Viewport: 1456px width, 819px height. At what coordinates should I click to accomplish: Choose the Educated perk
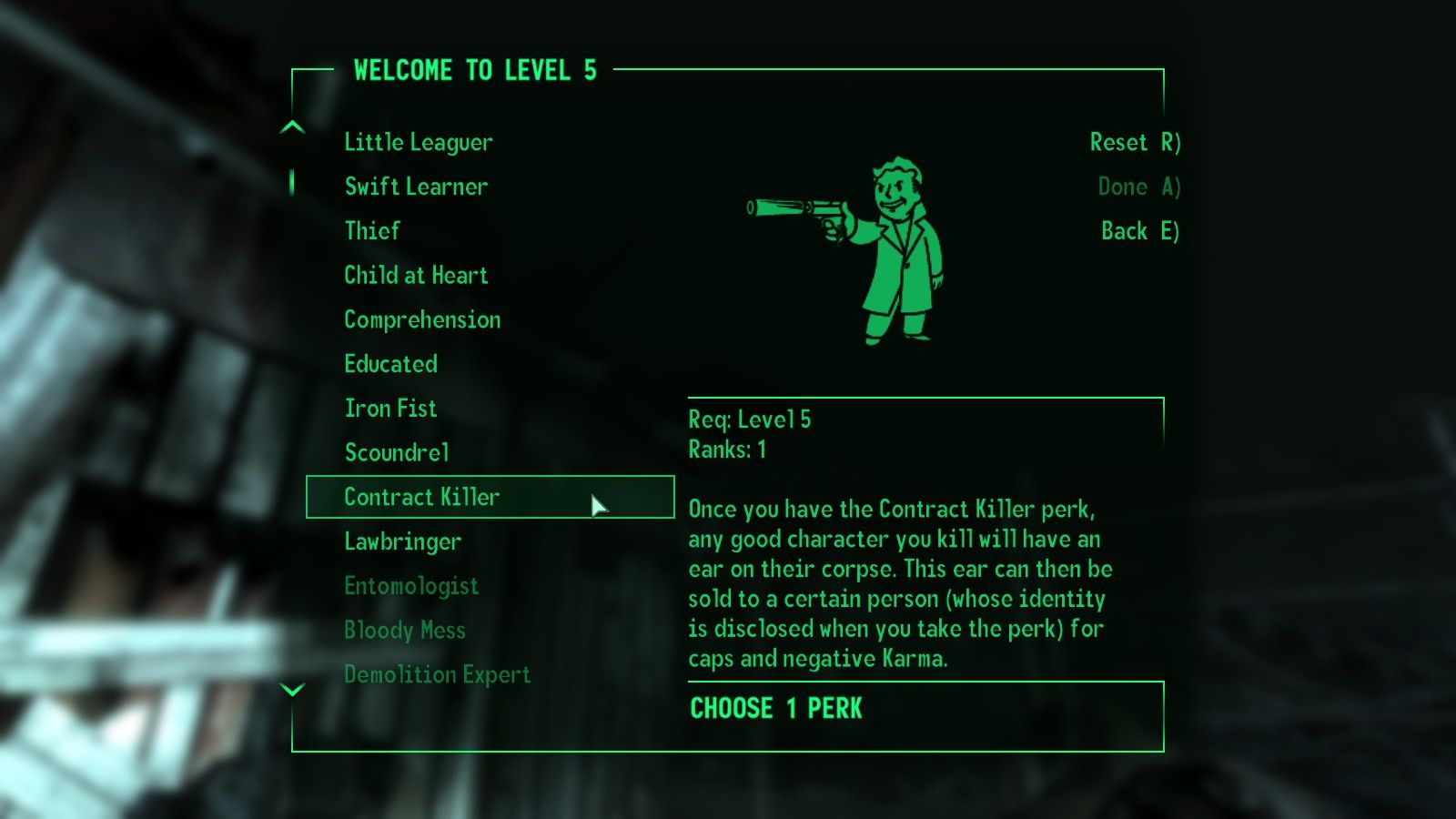click(390, 363)
